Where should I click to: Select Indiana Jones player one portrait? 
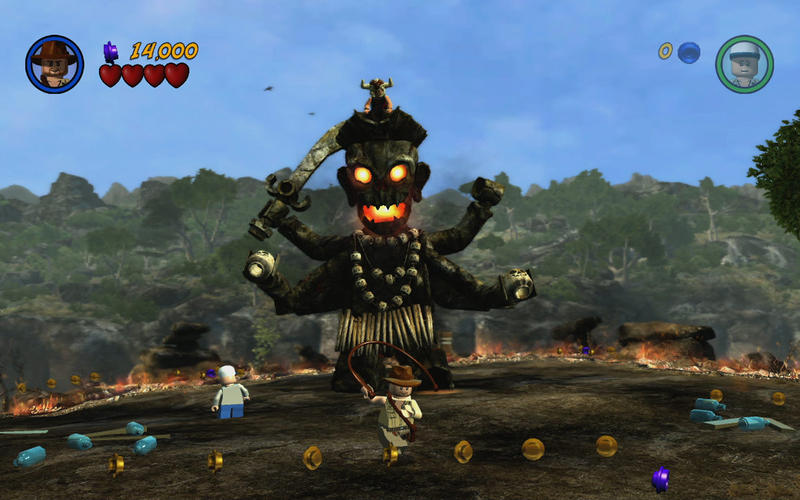coord(54,64)
